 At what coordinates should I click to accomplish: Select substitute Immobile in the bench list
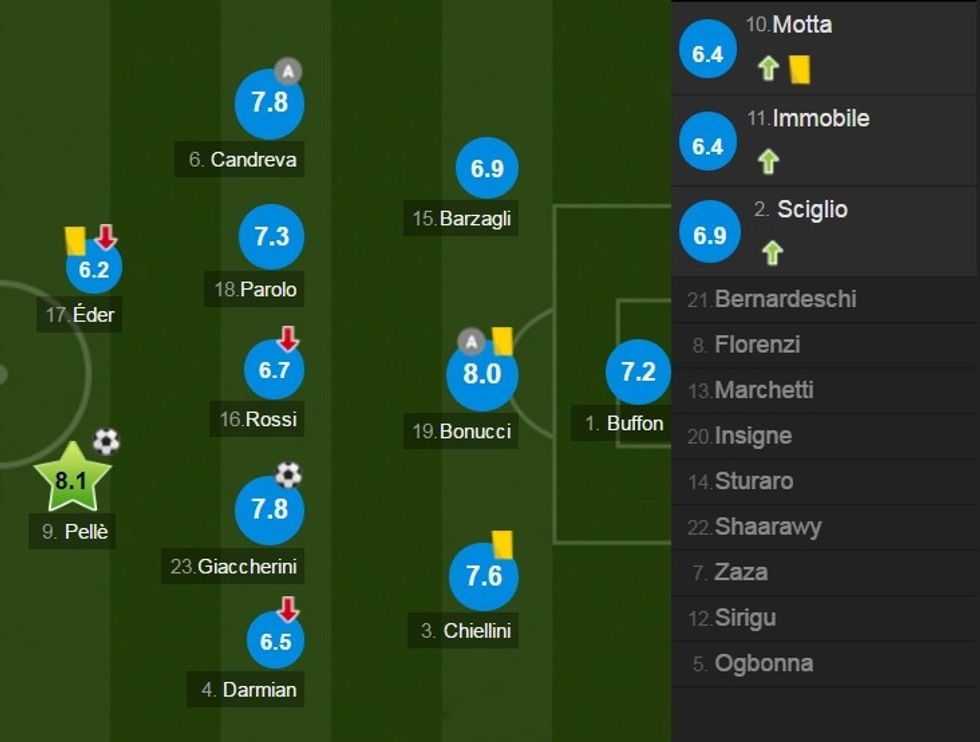click(825, 141)
